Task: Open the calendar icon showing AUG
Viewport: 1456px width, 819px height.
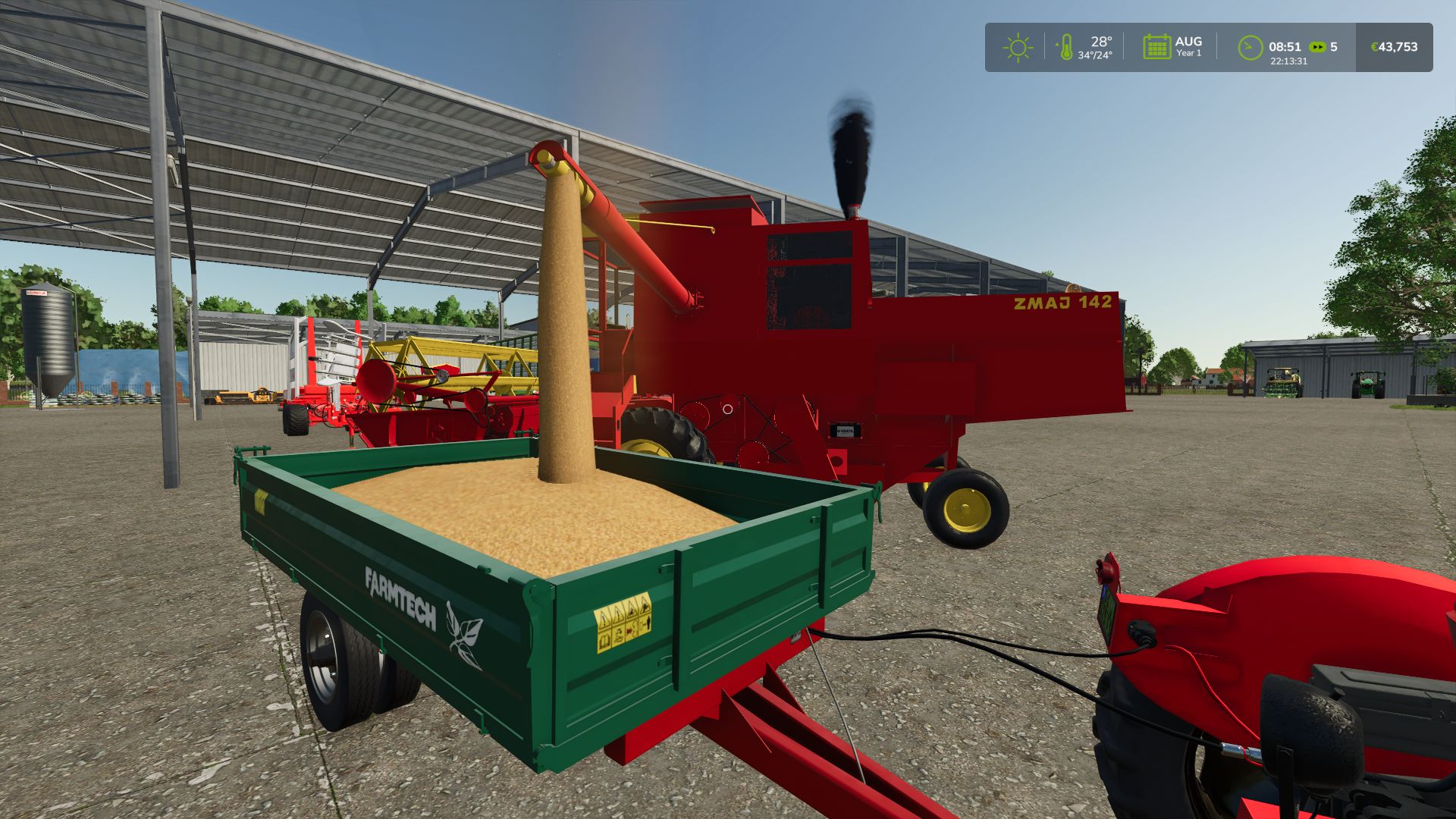Action: coord(1156,47)
